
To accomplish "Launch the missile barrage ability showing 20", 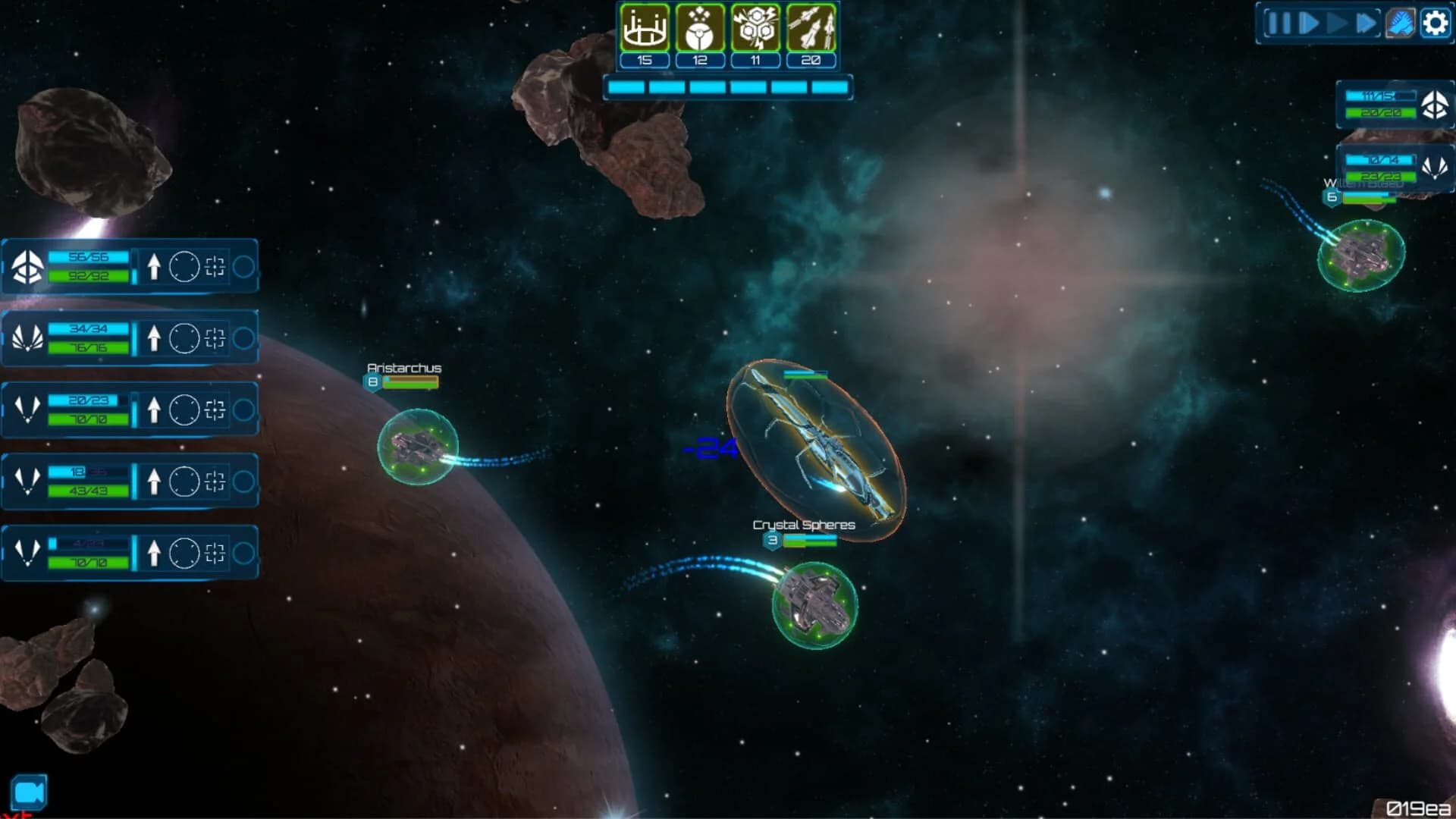I will coord(811,30).
